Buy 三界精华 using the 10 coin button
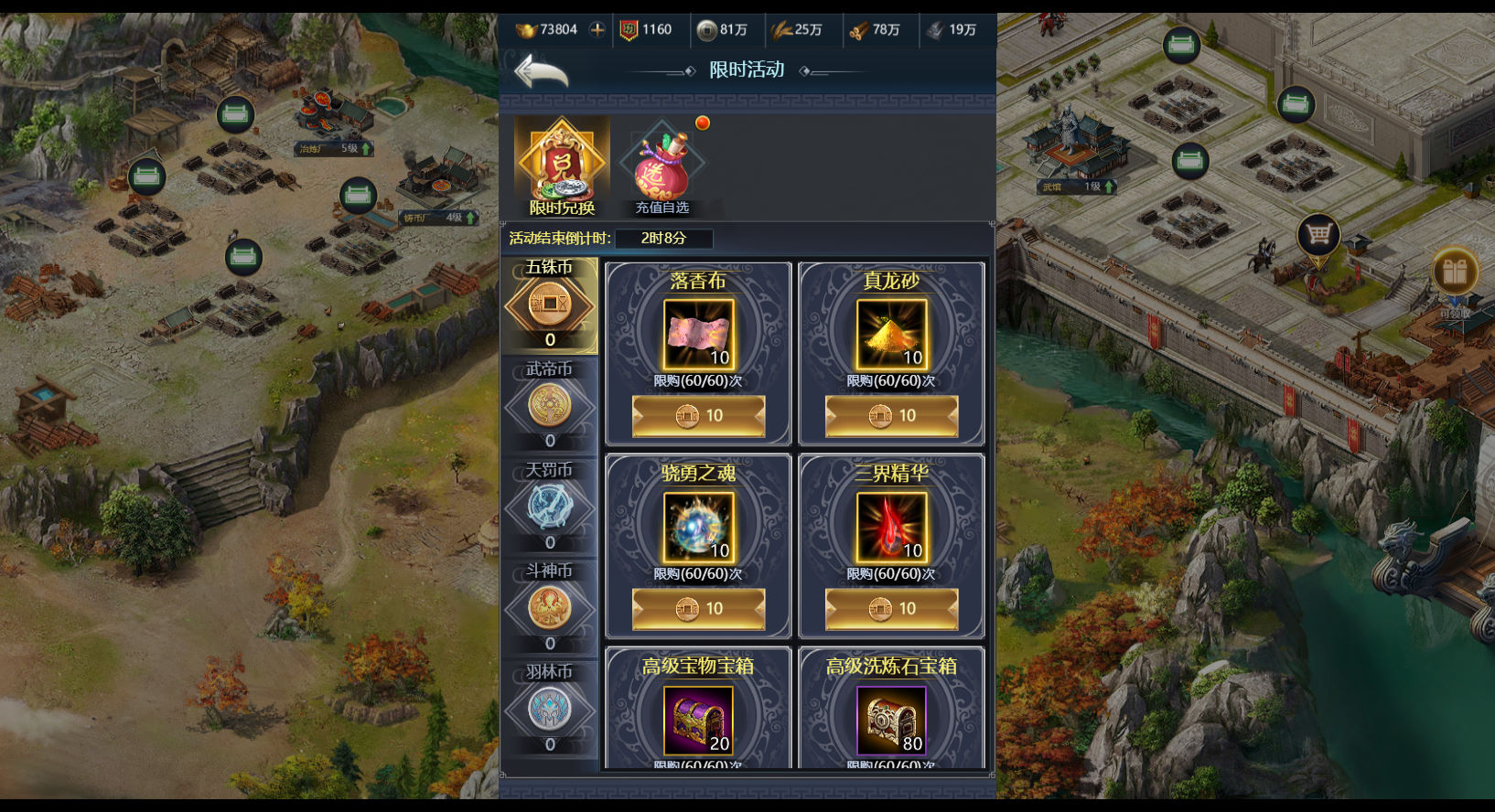The width and height of the screenshot is (1495, 812). point(891,609)
